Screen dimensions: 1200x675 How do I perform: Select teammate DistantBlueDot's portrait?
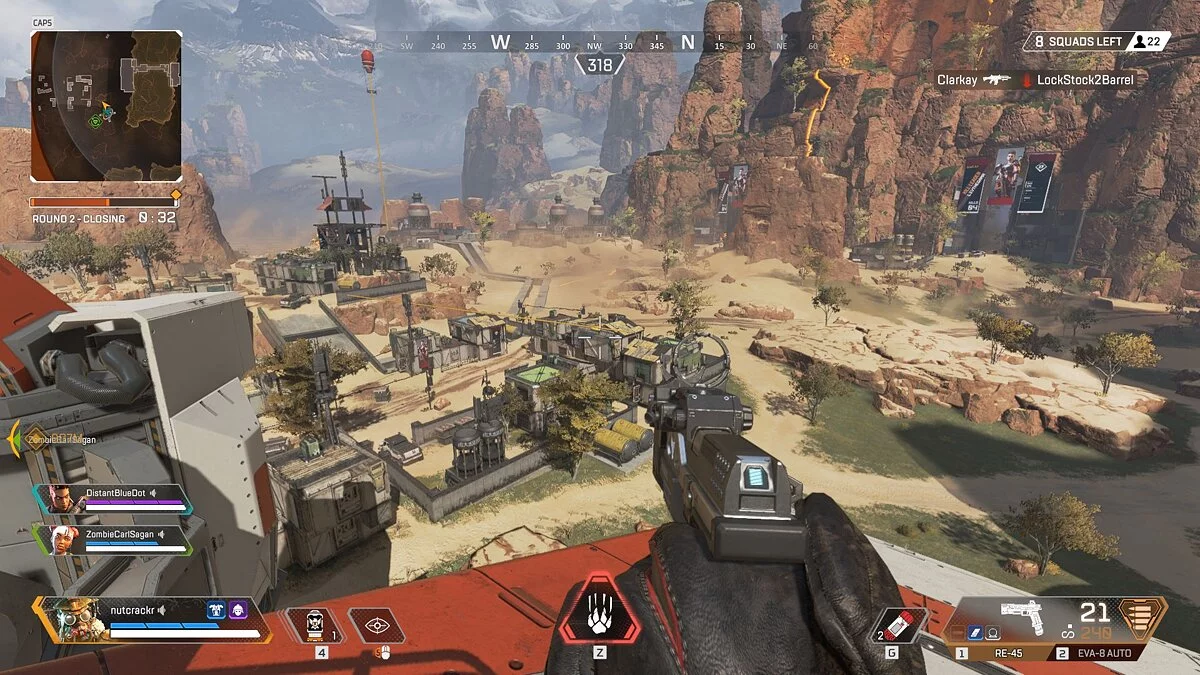click(58, 498)
